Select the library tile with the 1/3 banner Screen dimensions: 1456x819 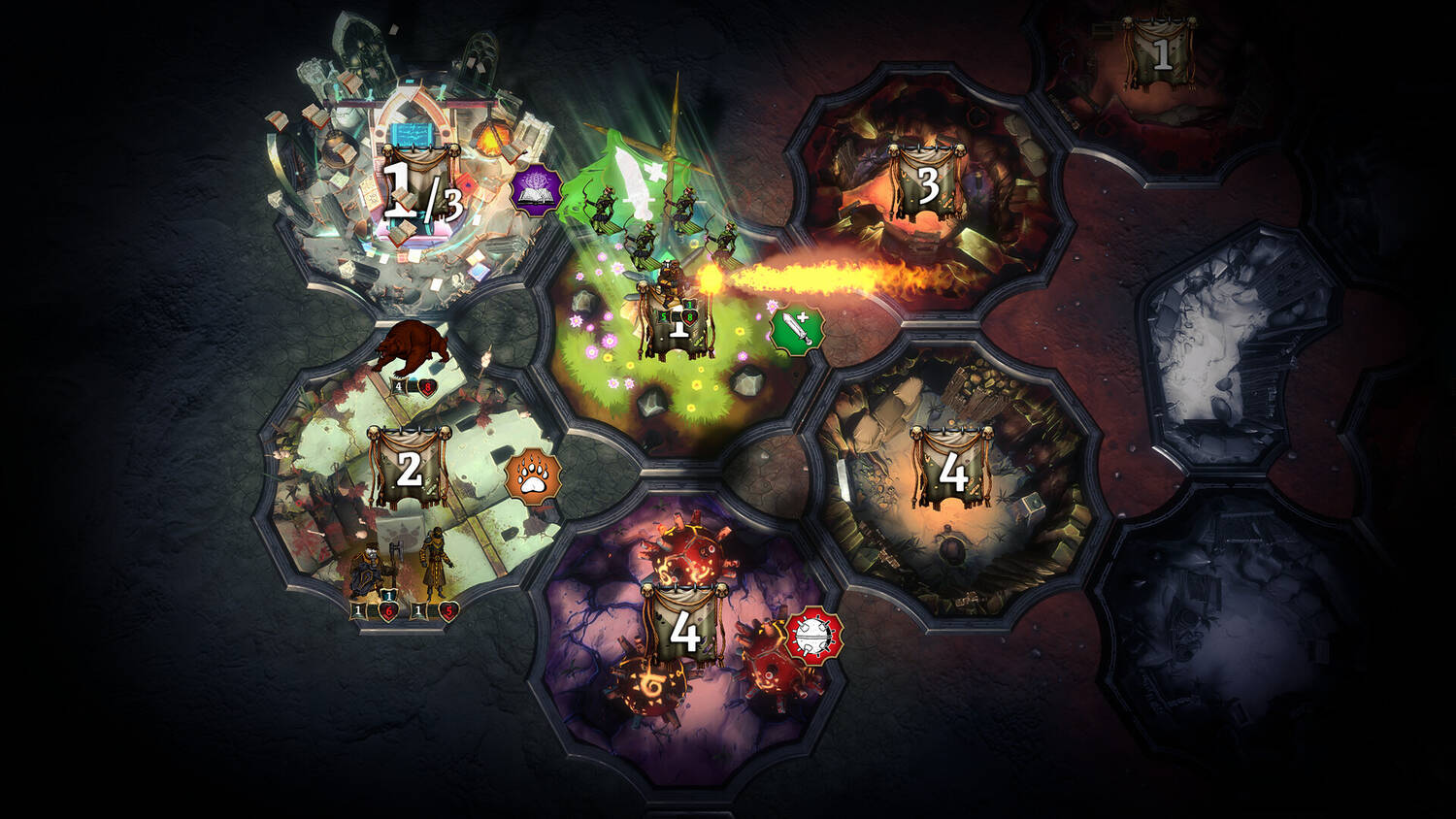(x=421, y=189)
